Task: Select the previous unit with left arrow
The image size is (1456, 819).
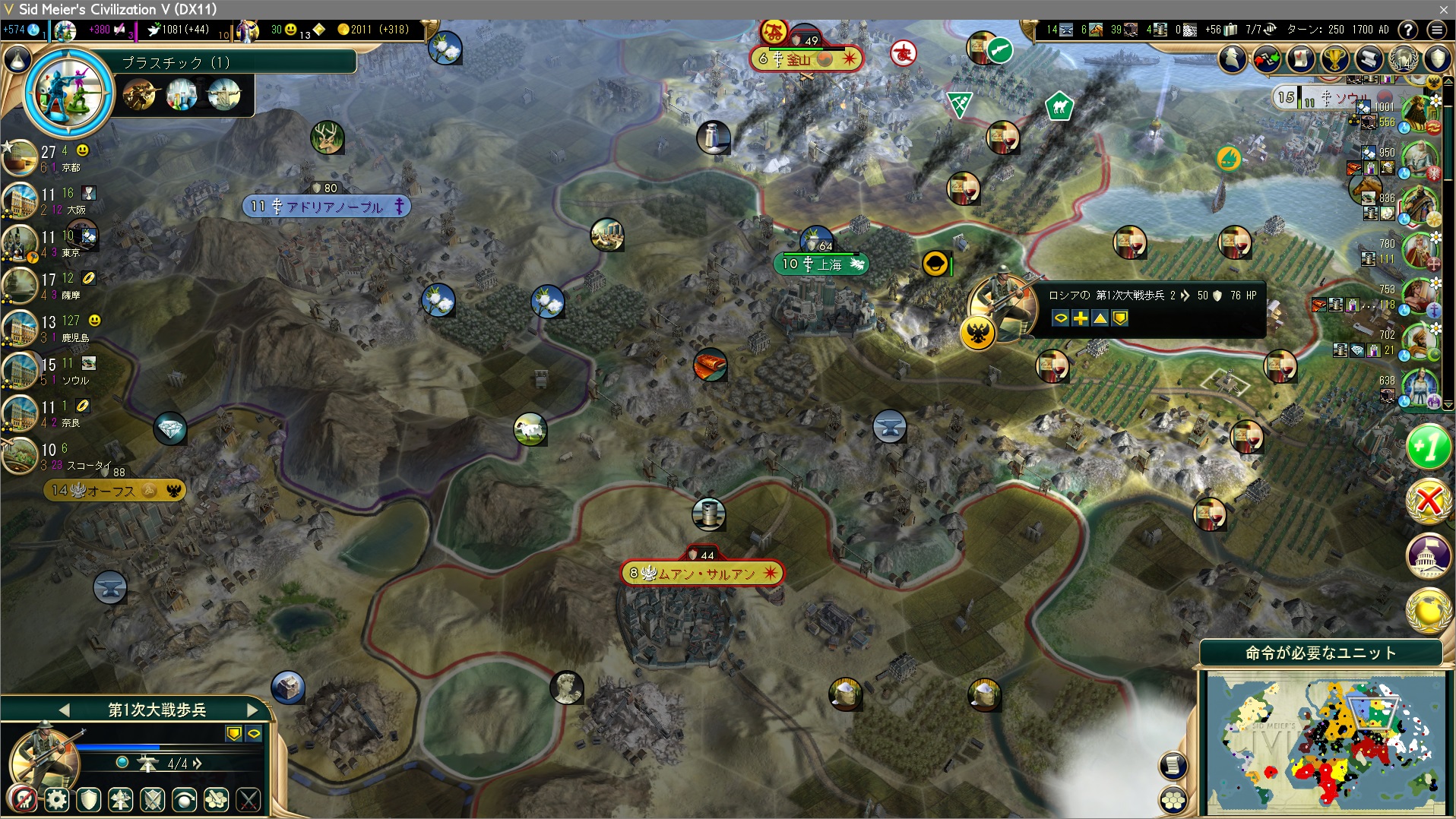Action: (64, 710)
